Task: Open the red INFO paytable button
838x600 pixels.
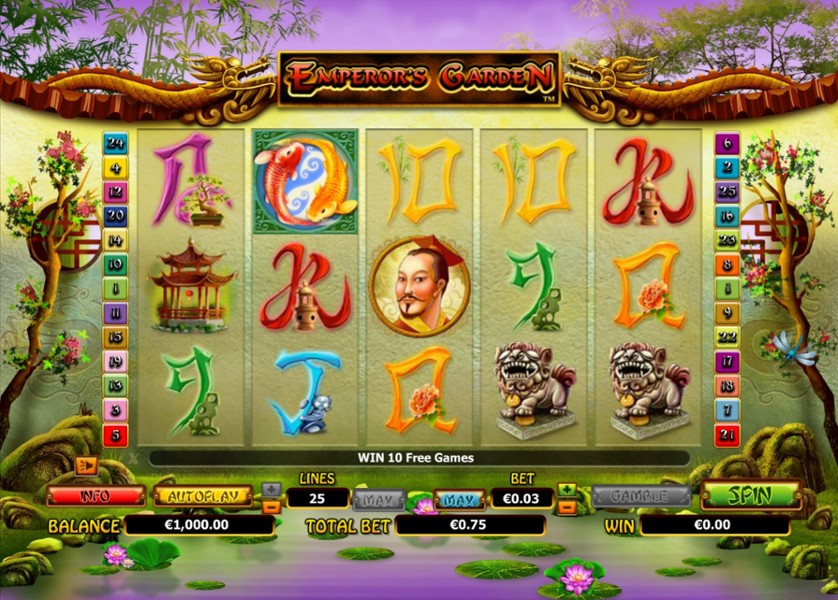Action: coord(95,495)
